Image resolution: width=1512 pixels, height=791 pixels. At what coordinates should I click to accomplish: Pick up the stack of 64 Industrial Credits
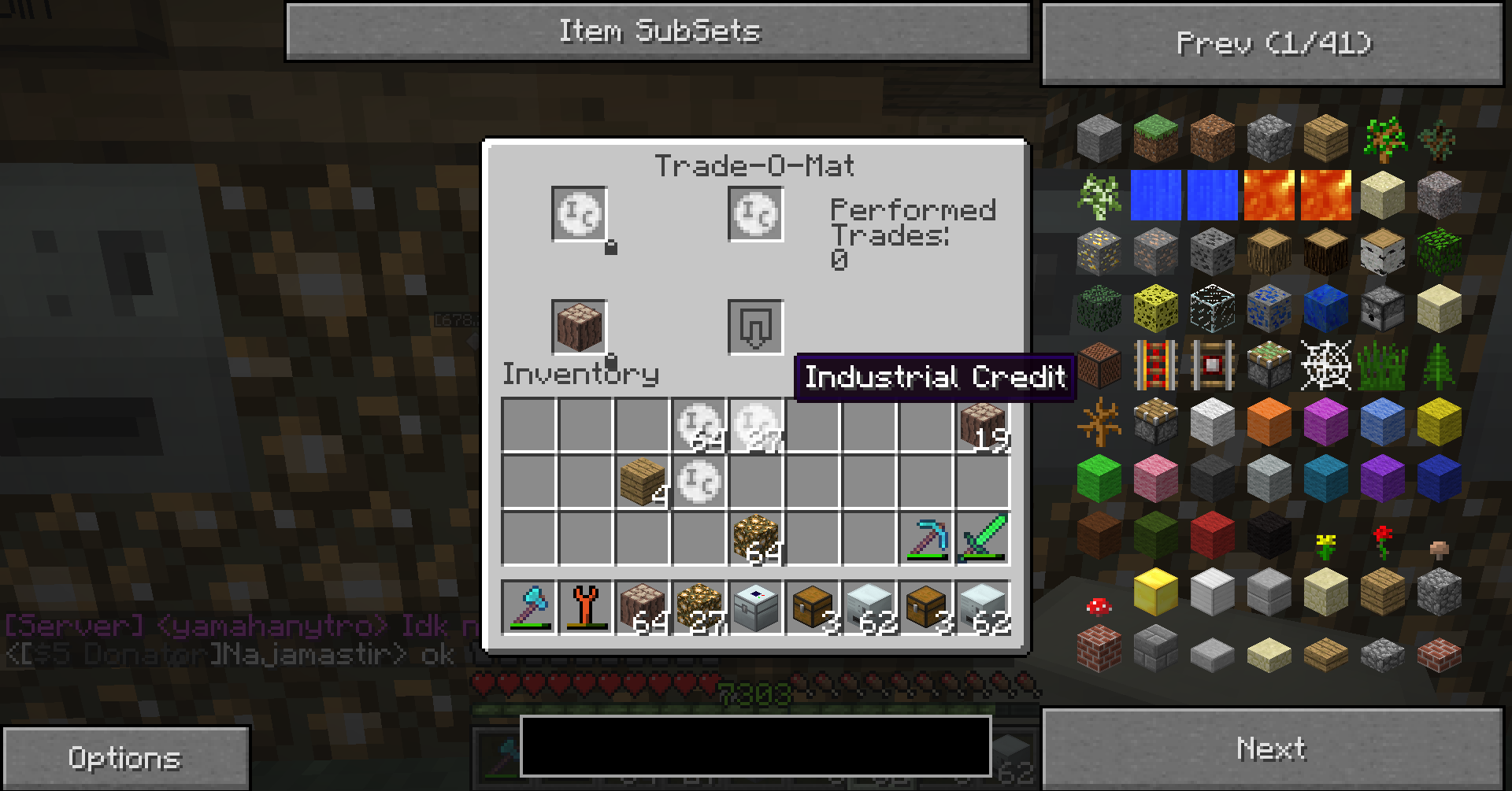(699, 426)
